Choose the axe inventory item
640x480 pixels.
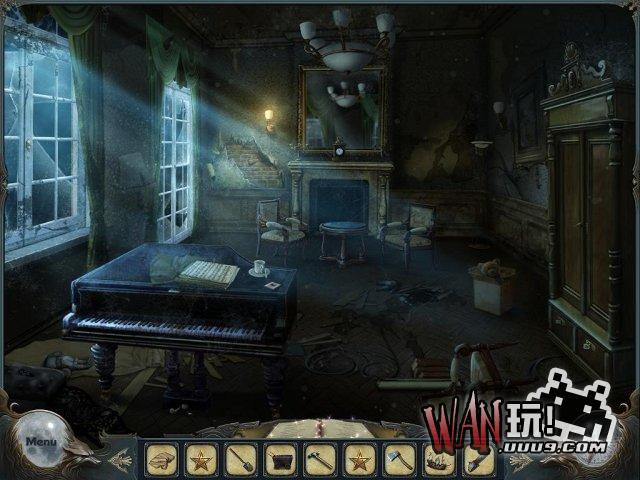(x=398, y=459)
